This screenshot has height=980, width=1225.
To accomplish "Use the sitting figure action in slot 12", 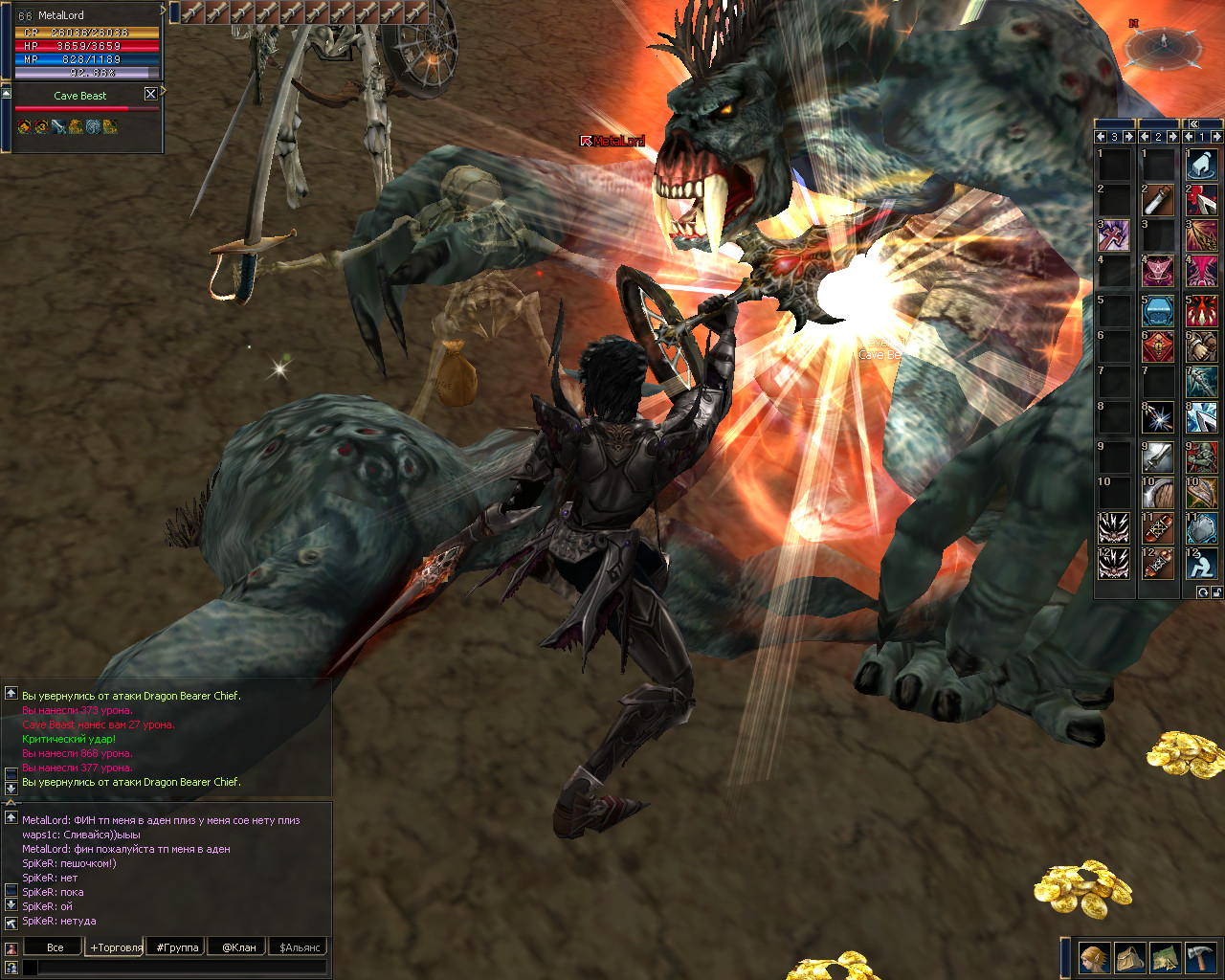I will click(1201, 563).
